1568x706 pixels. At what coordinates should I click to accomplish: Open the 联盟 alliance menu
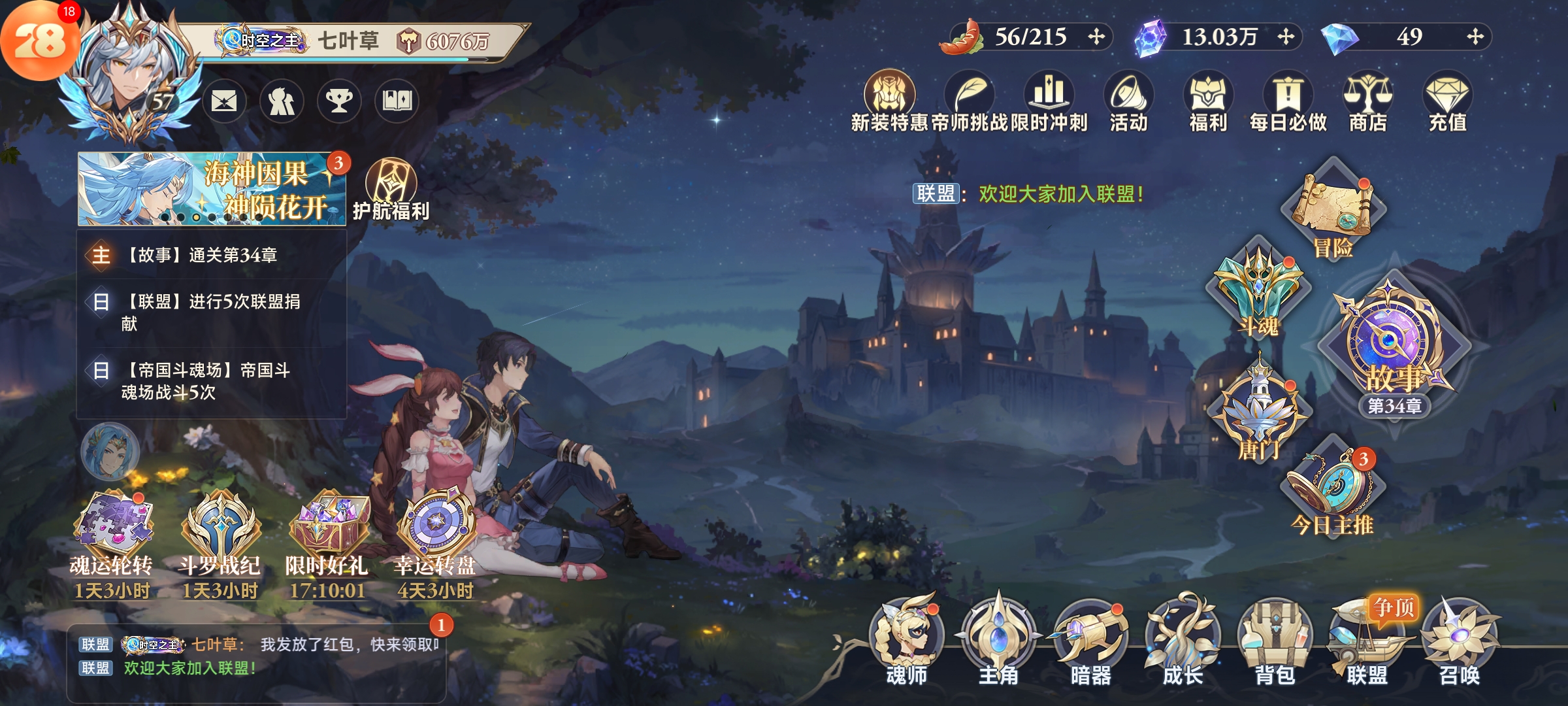1367,641
